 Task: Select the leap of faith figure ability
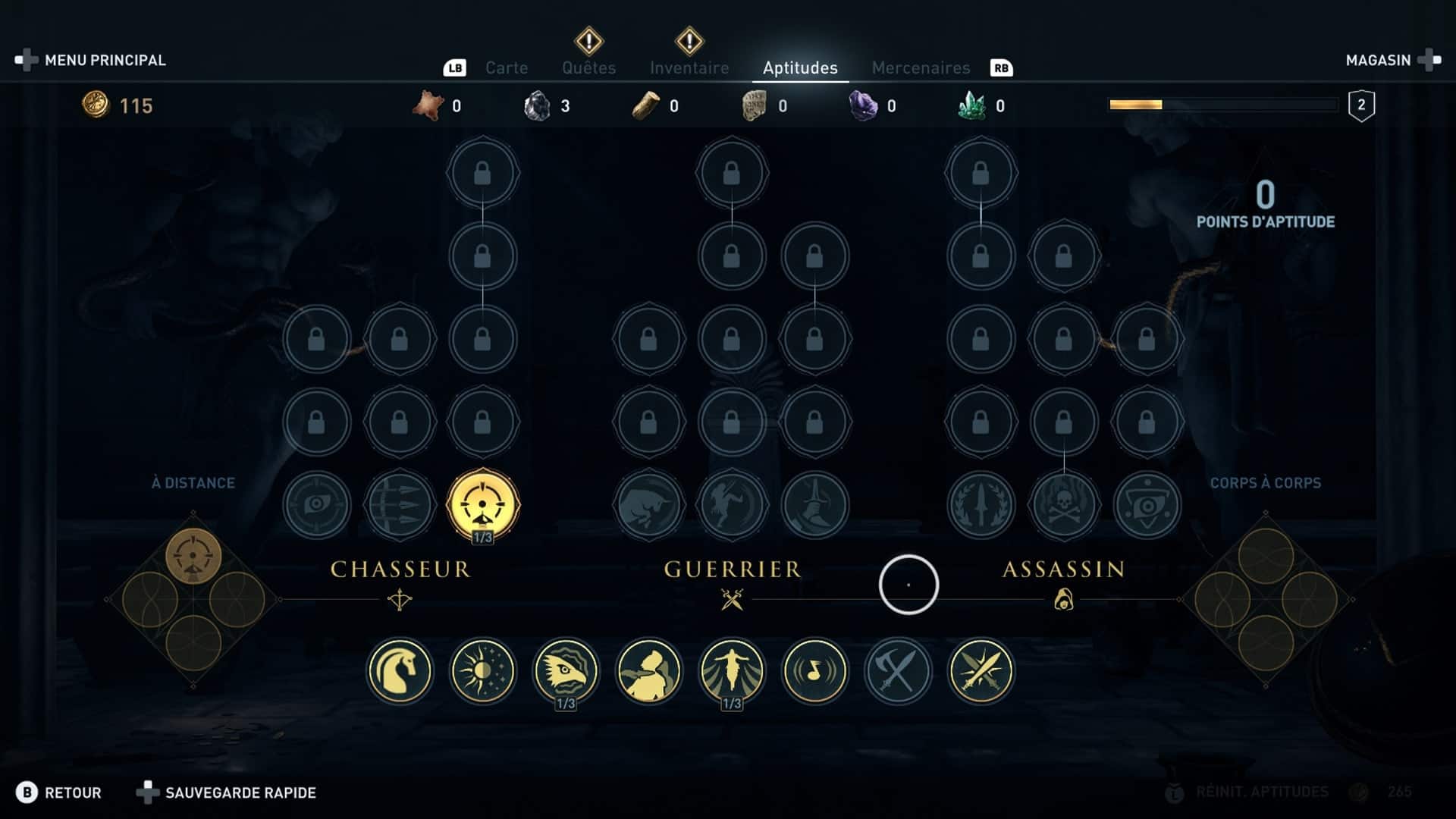[x=732, y=671]
